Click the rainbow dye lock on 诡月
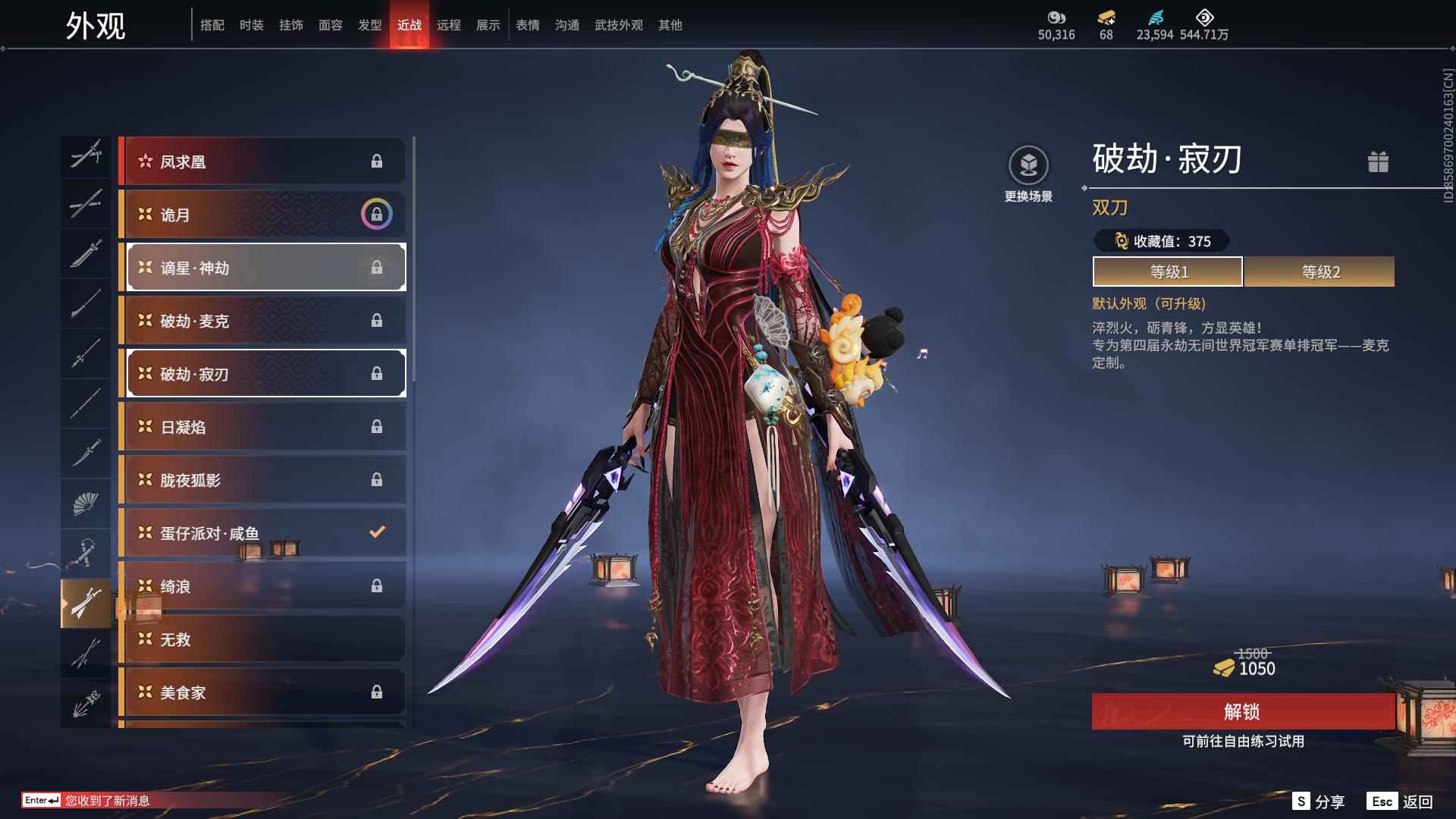Image resolution: width=1456 pixels, height=819 pixels. coord(377,215)
